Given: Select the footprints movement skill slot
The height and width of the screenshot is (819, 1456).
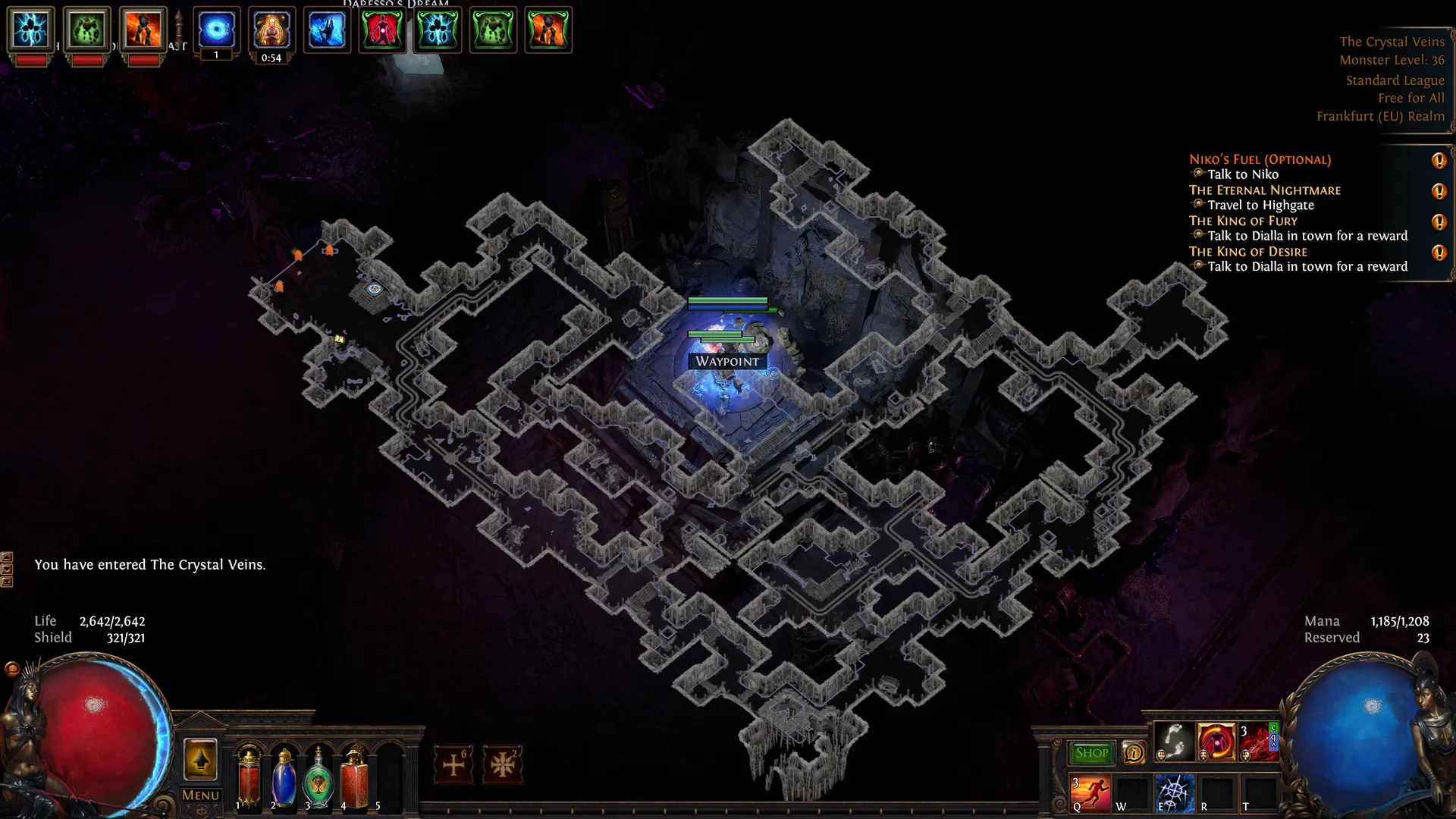Looking at the screenshot, I should click(x=1174, y=741).
